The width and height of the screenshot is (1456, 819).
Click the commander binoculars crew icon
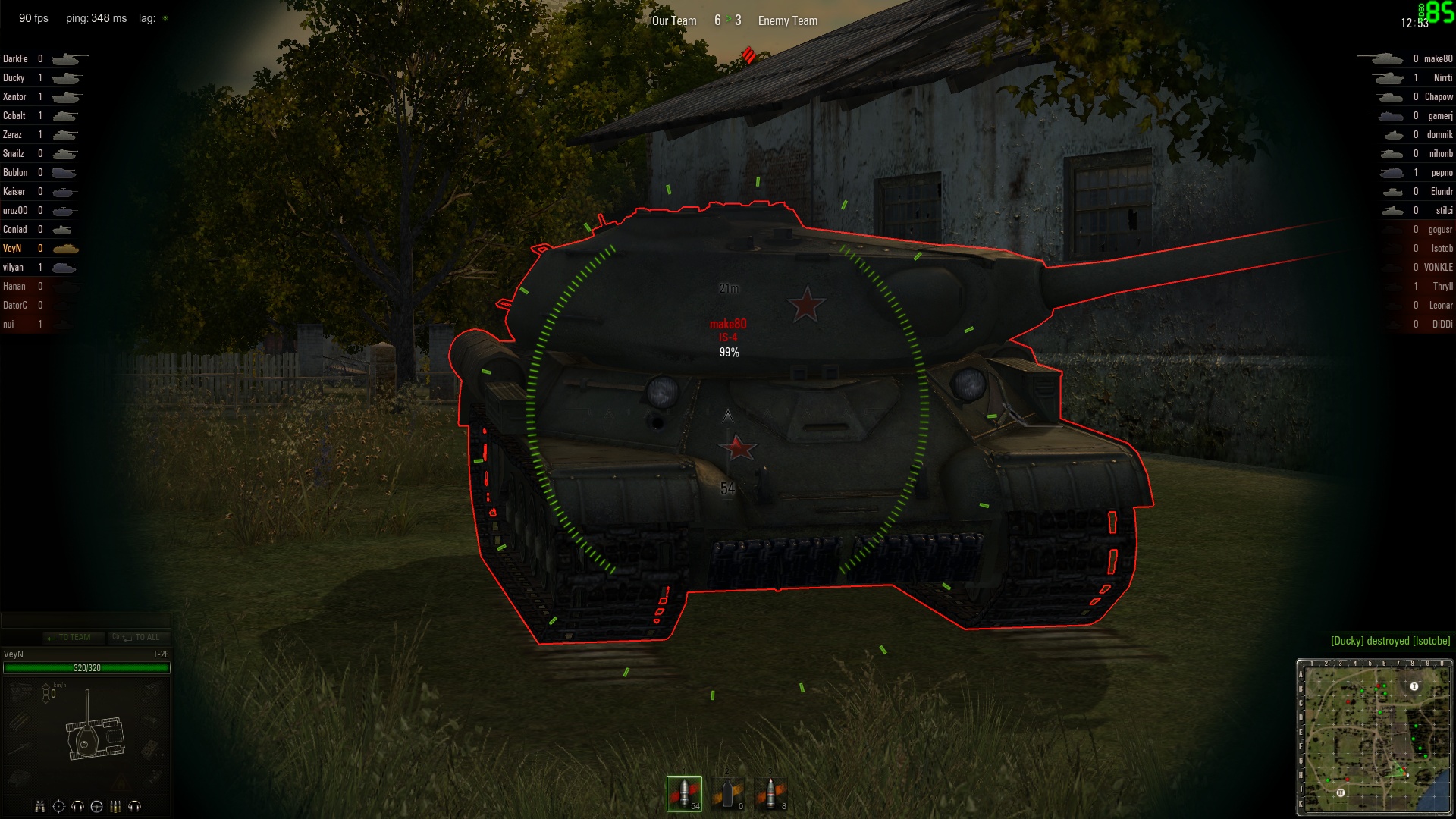click(40, 806)
